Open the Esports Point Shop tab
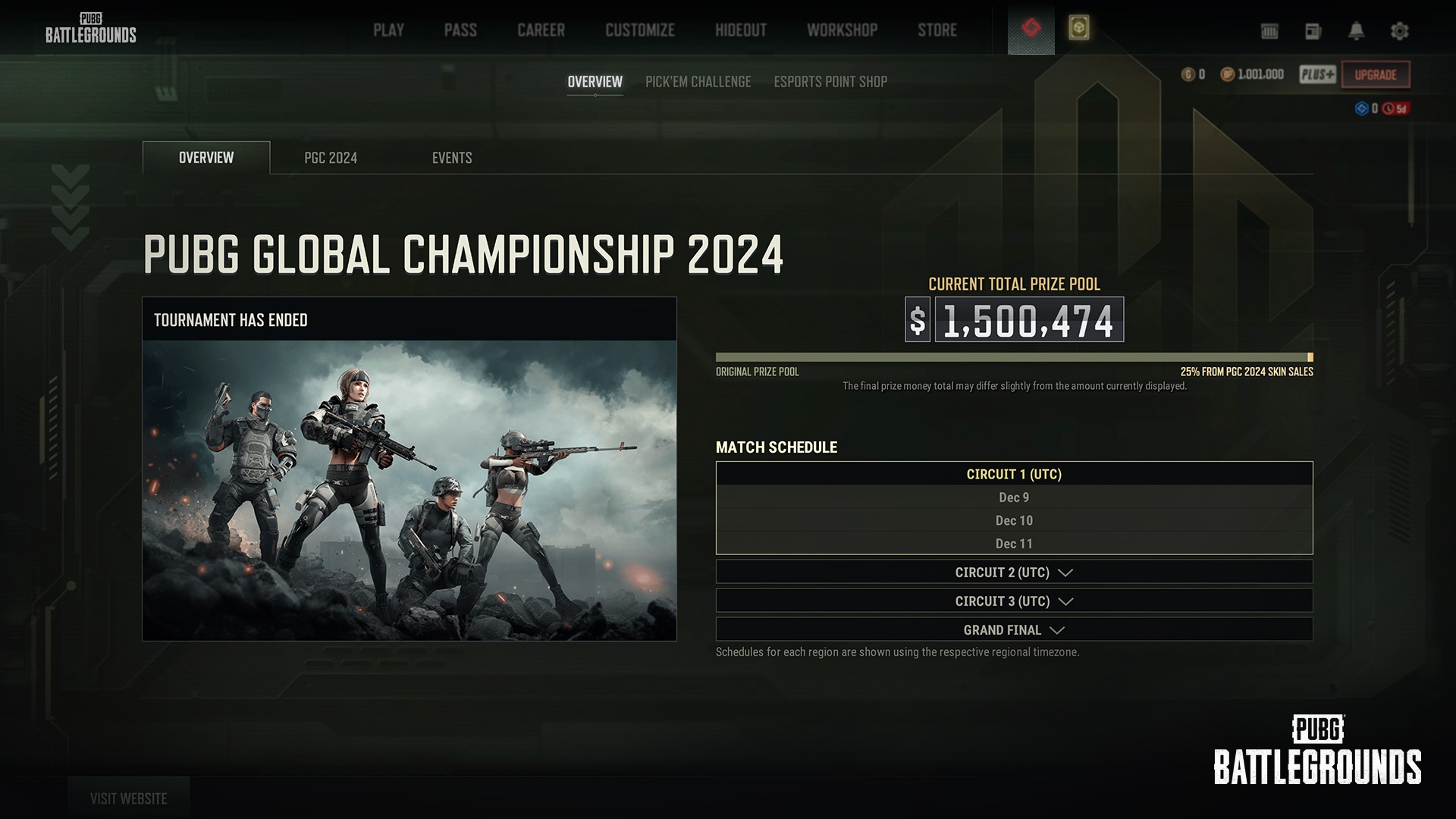This screenshot has height=819, width=1456. click(x=830, y=82)
